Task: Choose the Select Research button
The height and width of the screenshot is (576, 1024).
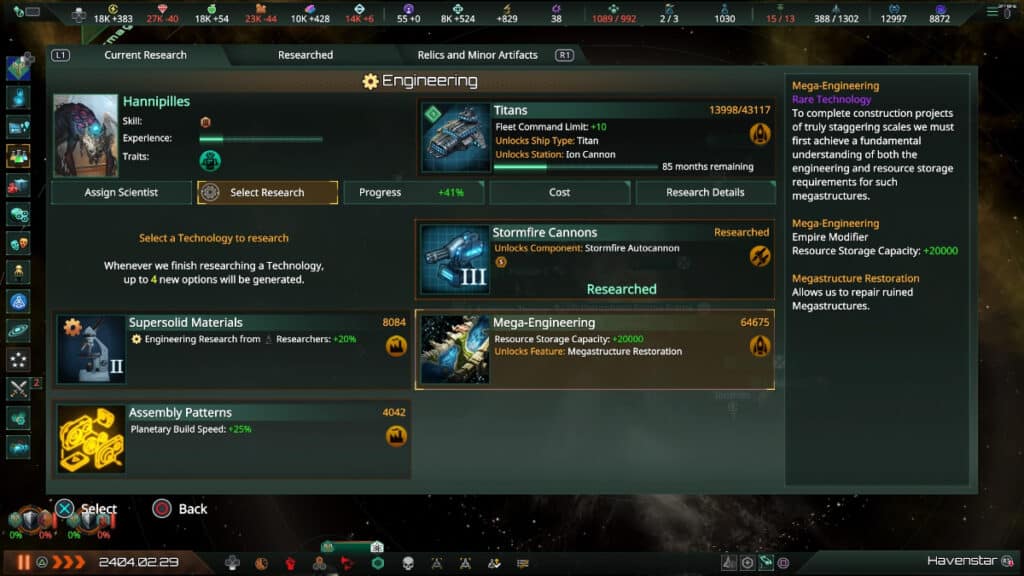Action: click(x=267, y=193)
